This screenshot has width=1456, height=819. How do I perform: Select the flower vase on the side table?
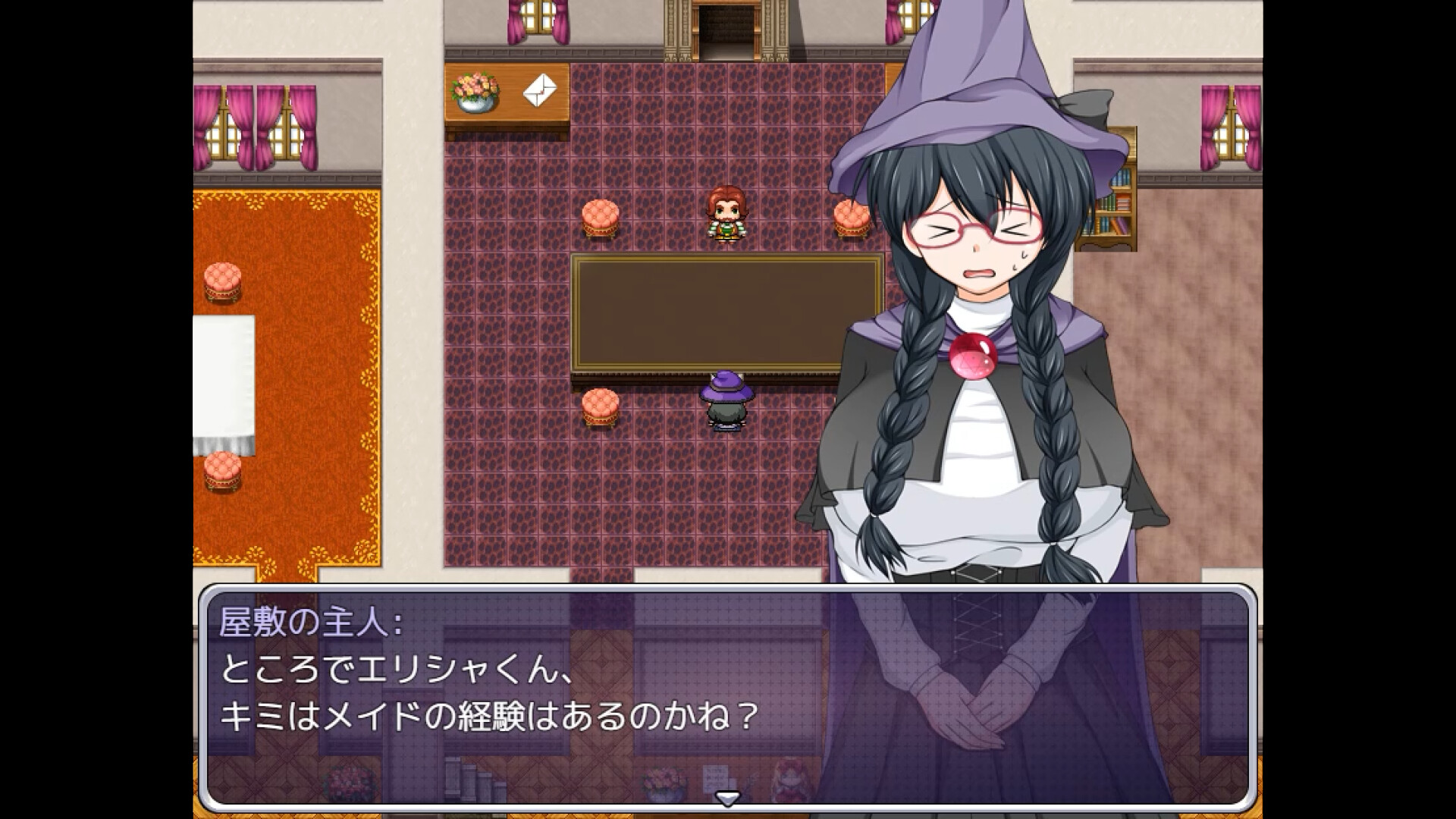[x=474, y=91]
